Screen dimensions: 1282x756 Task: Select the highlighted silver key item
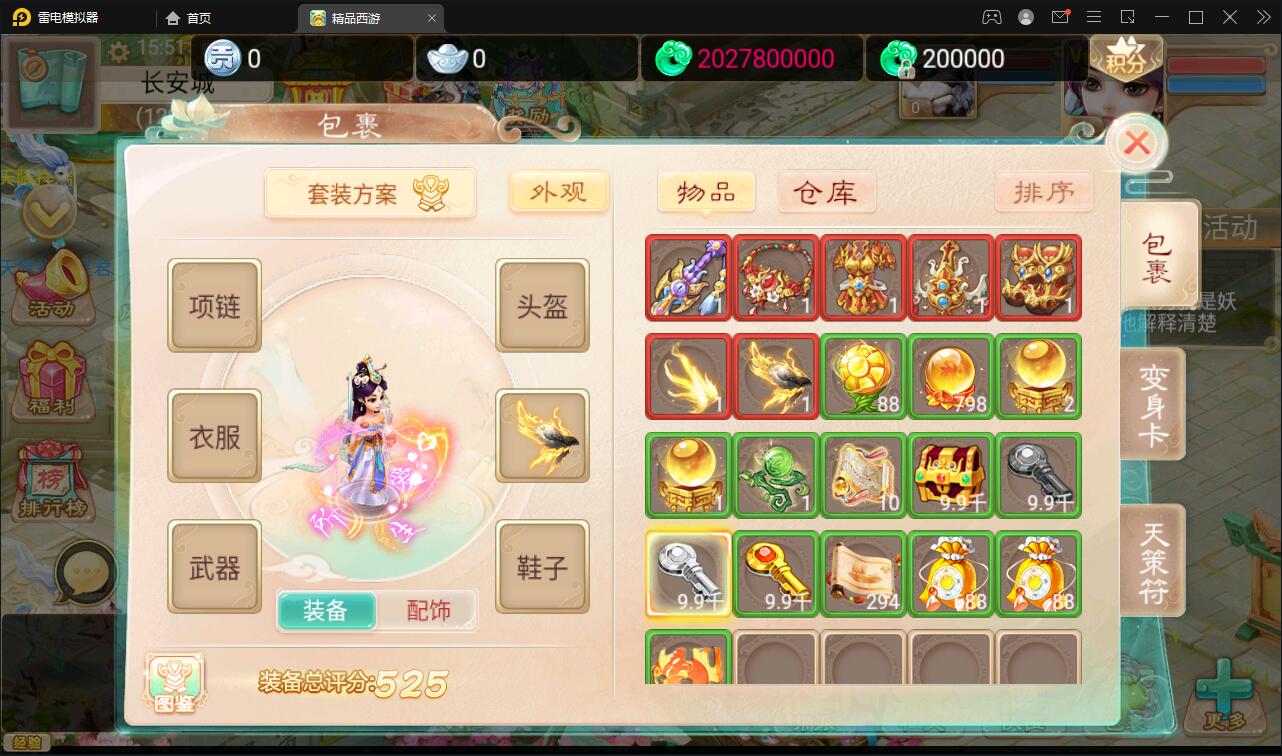tap(688, 573)
